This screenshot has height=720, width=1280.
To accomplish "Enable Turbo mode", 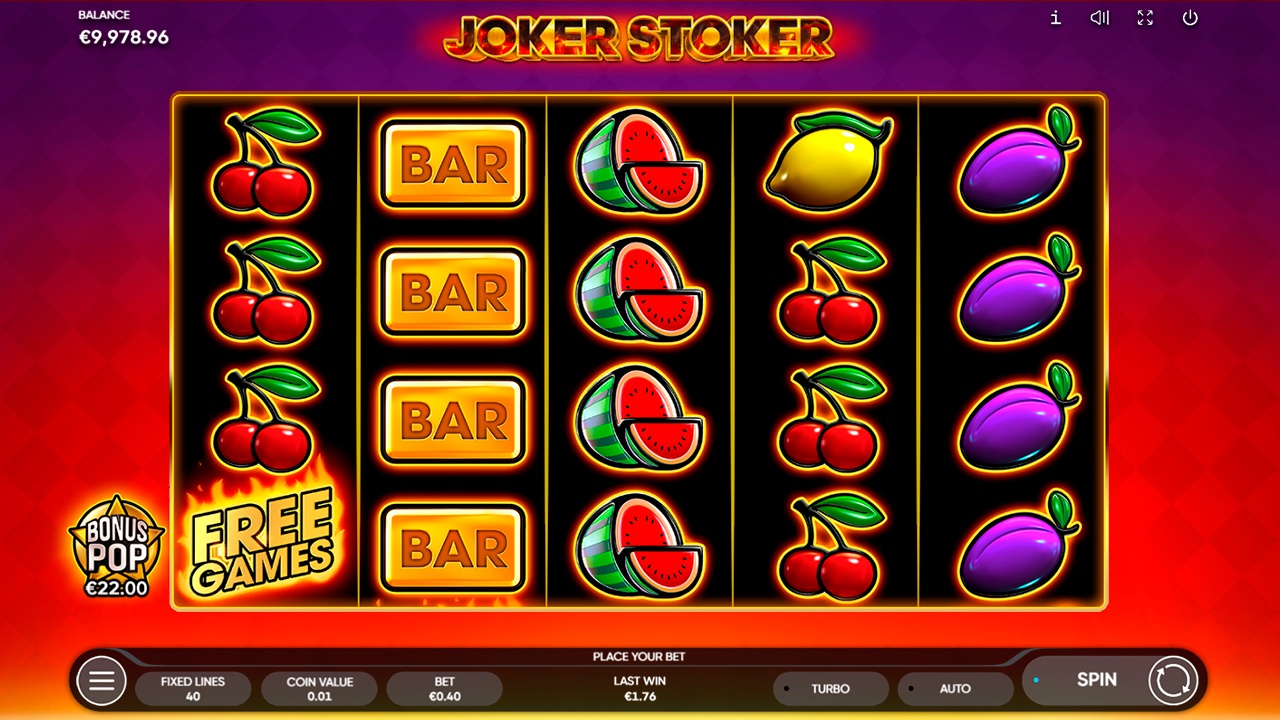I will (830, 688).
